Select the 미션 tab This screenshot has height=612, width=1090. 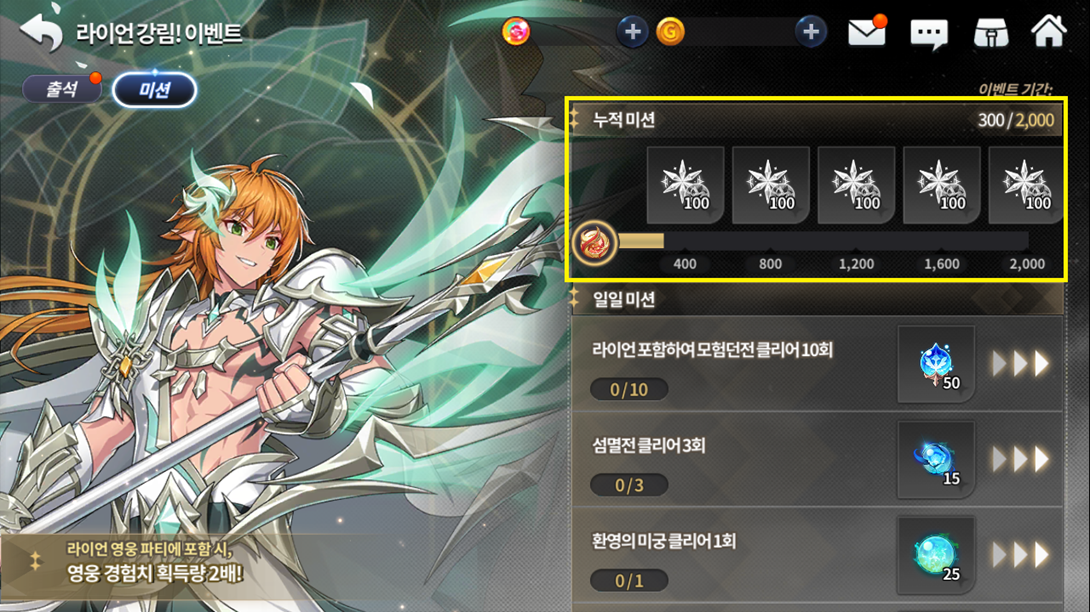click(x=154, y=90)
